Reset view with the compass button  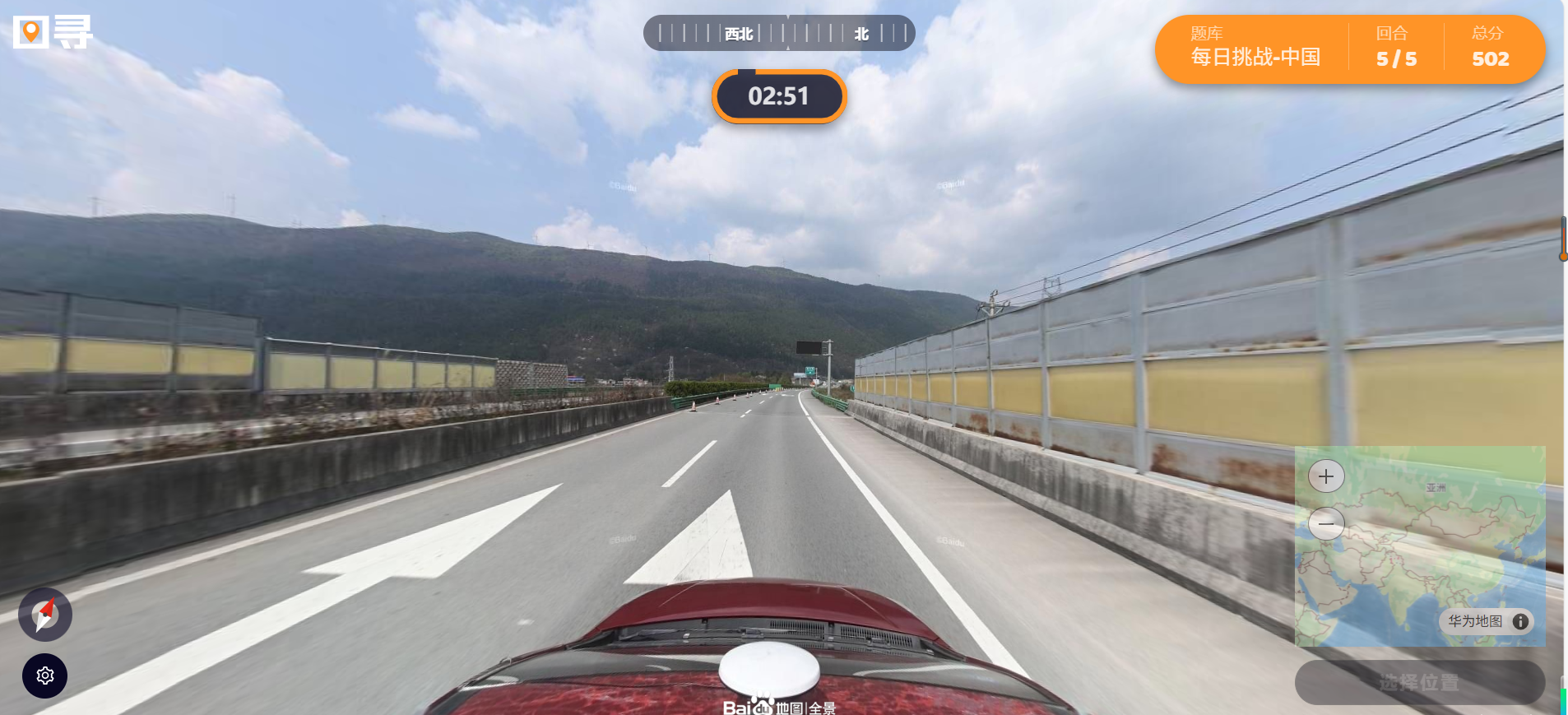click(45, 615)
